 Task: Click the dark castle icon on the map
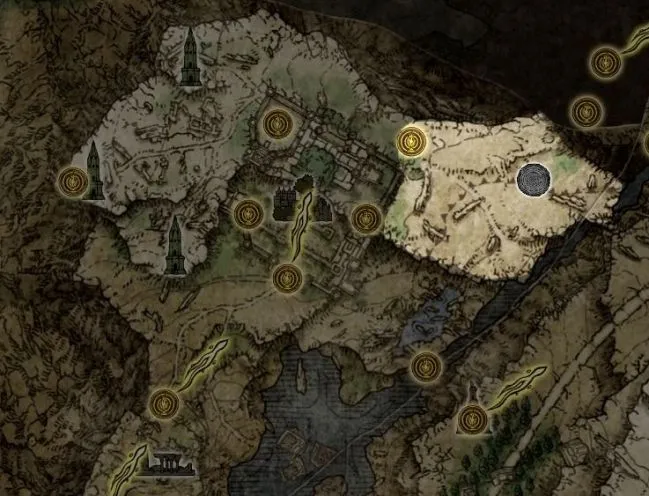point(288,203)
